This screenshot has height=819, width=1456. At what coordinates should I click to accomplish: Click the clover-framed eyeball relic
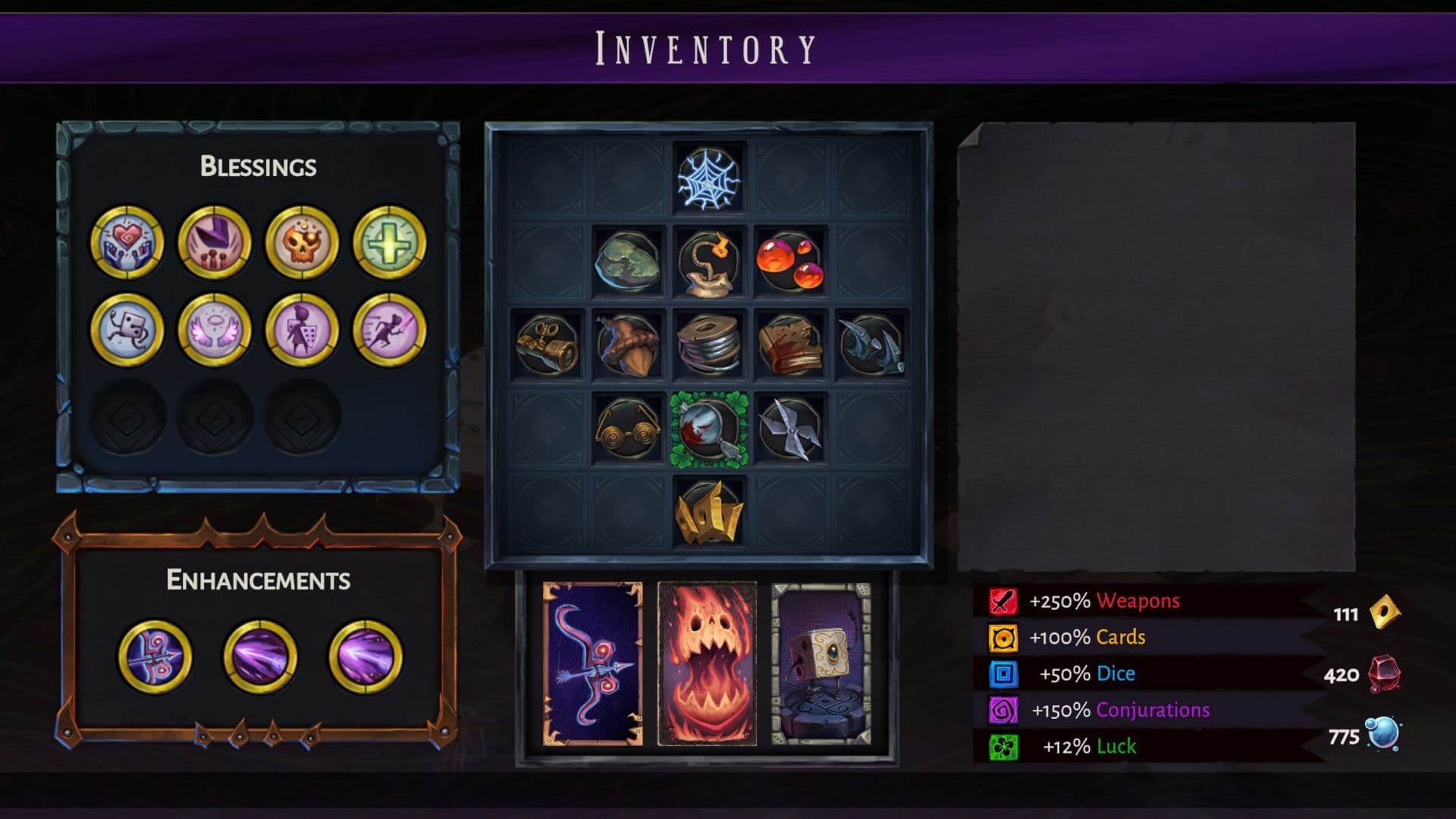706,428
